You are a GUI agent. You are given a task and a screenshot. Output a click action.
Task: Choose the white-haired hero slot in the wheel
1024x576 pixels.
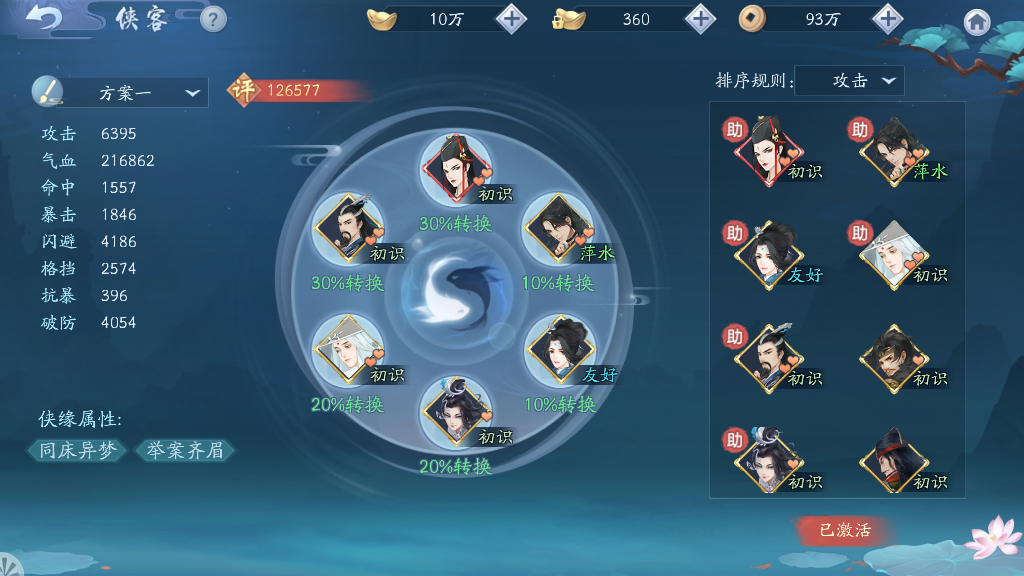point(346,351)
